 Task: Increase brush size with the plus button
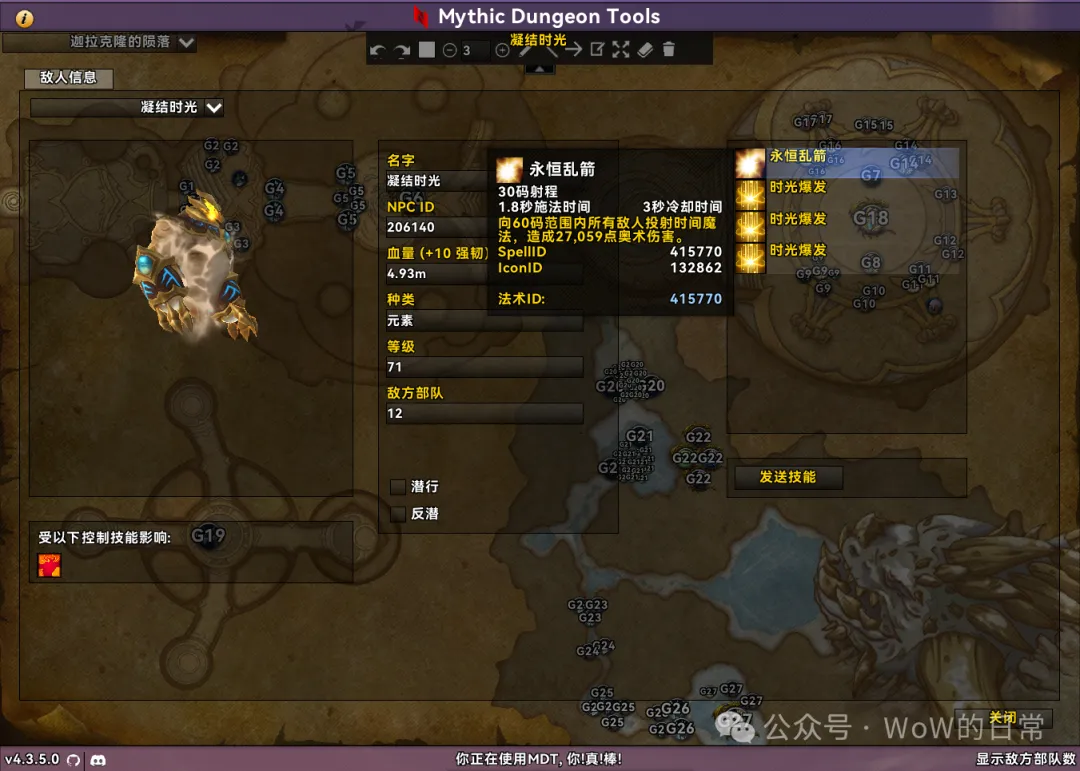[502, 50]
